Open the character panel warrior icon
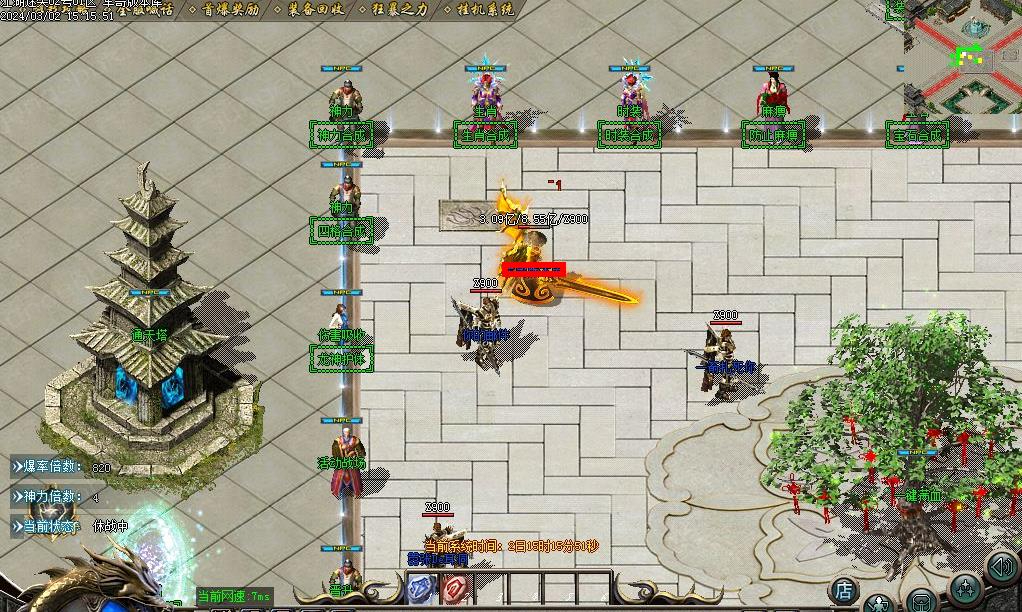The height and width of the screenshot is (612, 1022). click(x=879, y=603)
